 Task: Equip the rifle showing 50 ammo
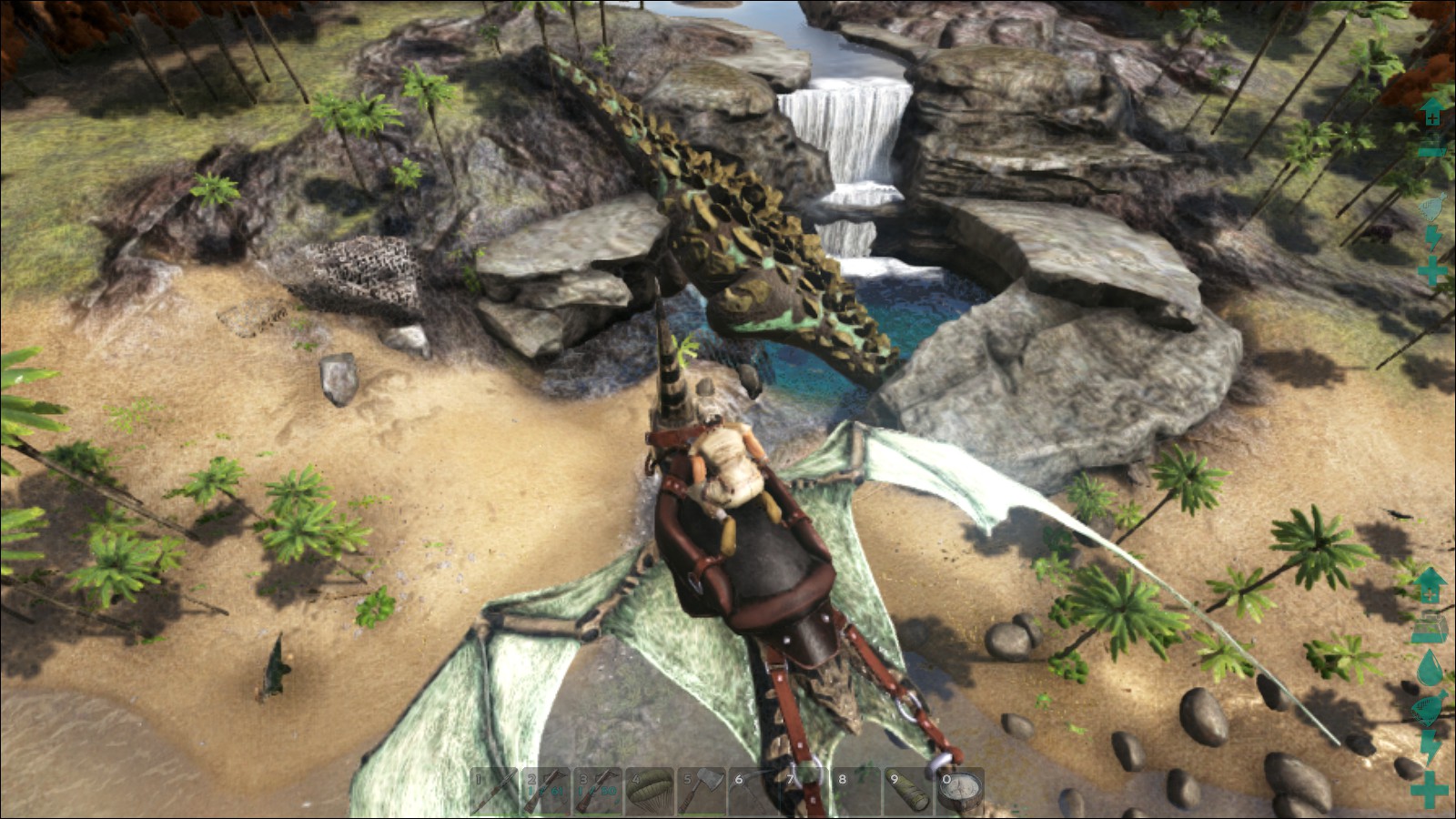598,792
